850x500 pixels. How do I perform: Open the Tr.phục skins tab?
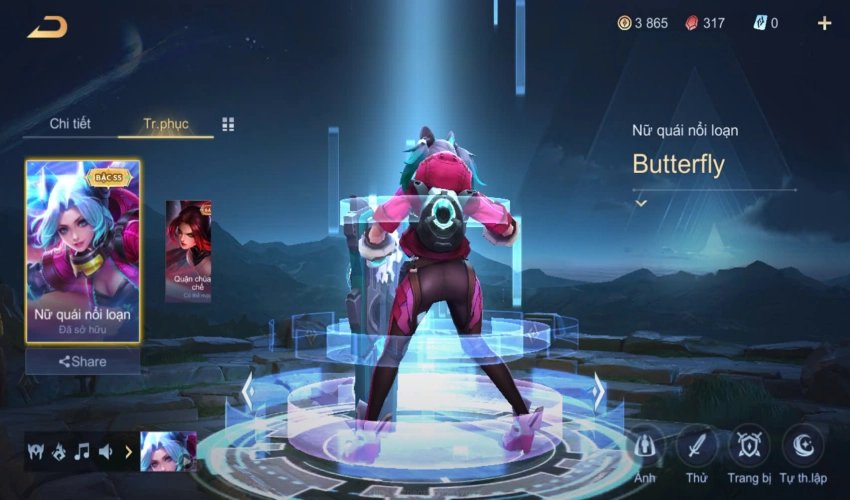(165, 124)
